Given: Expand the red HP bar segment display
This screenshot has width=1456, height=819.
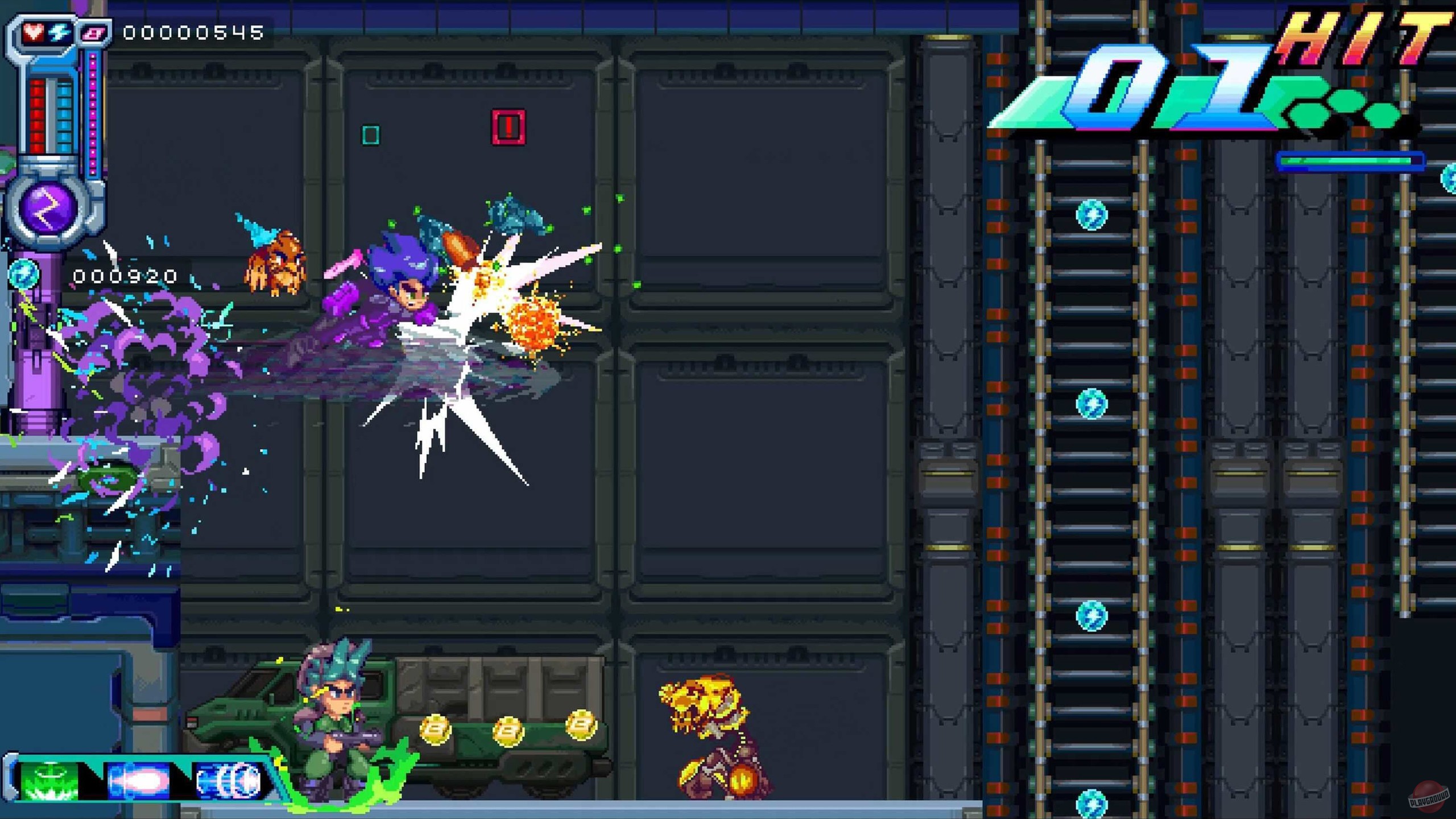Looking at the screenshot, I should [39, 114].
